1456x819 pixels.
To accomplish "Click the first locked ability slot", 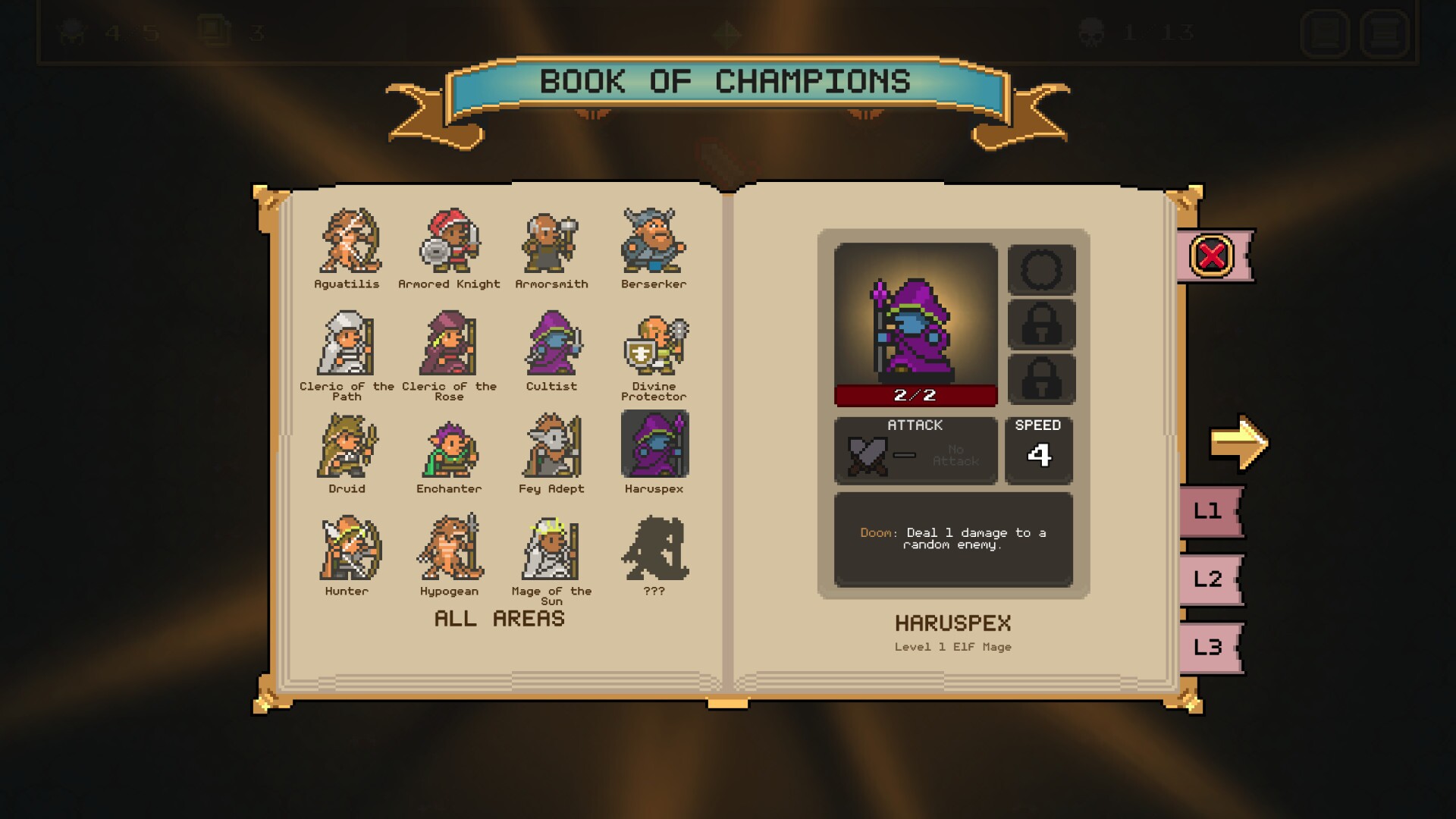I will (x=1042, y=325).
